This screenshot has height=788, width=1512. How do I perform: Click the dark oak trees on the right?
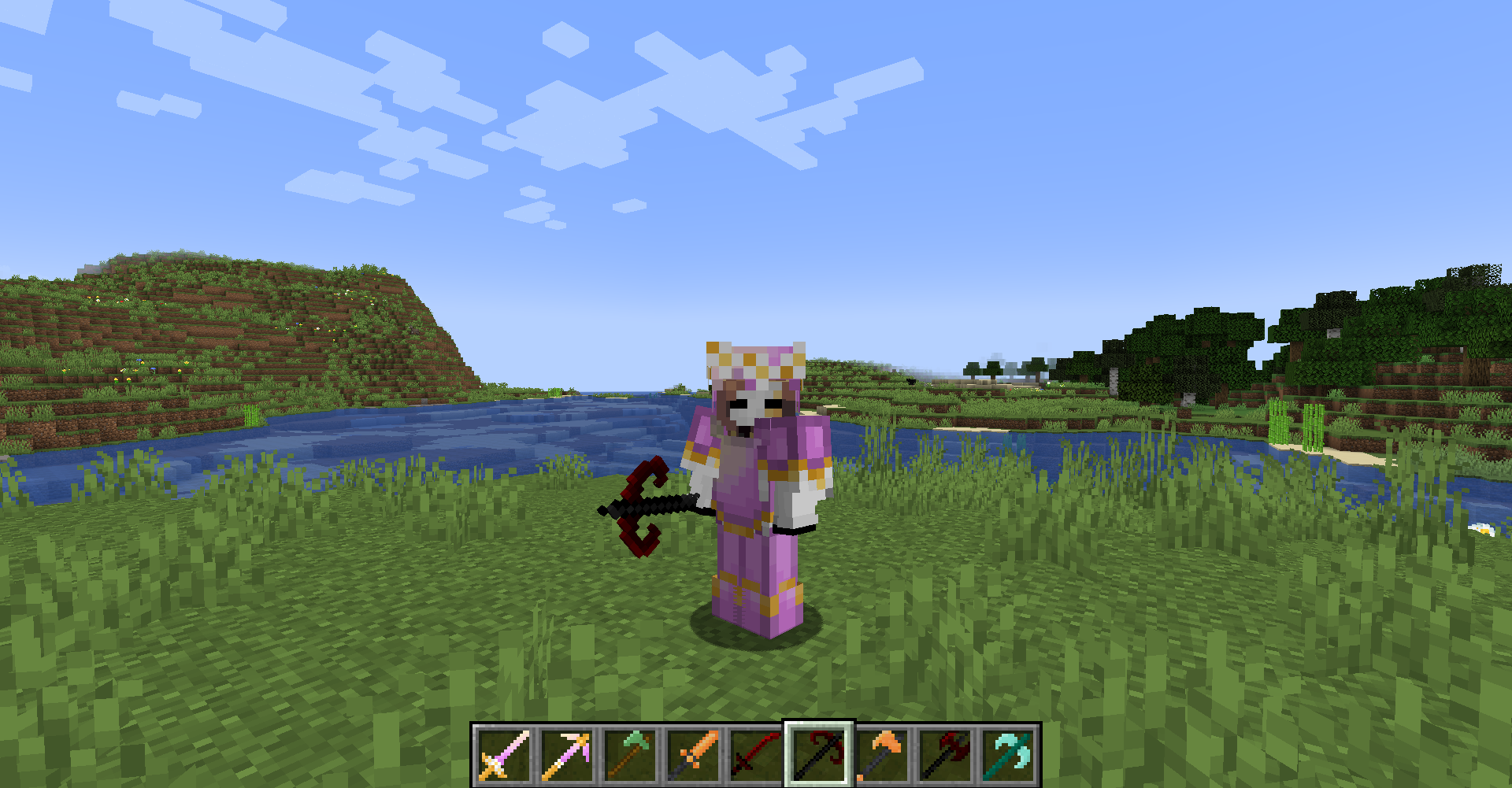[1339, 315]
